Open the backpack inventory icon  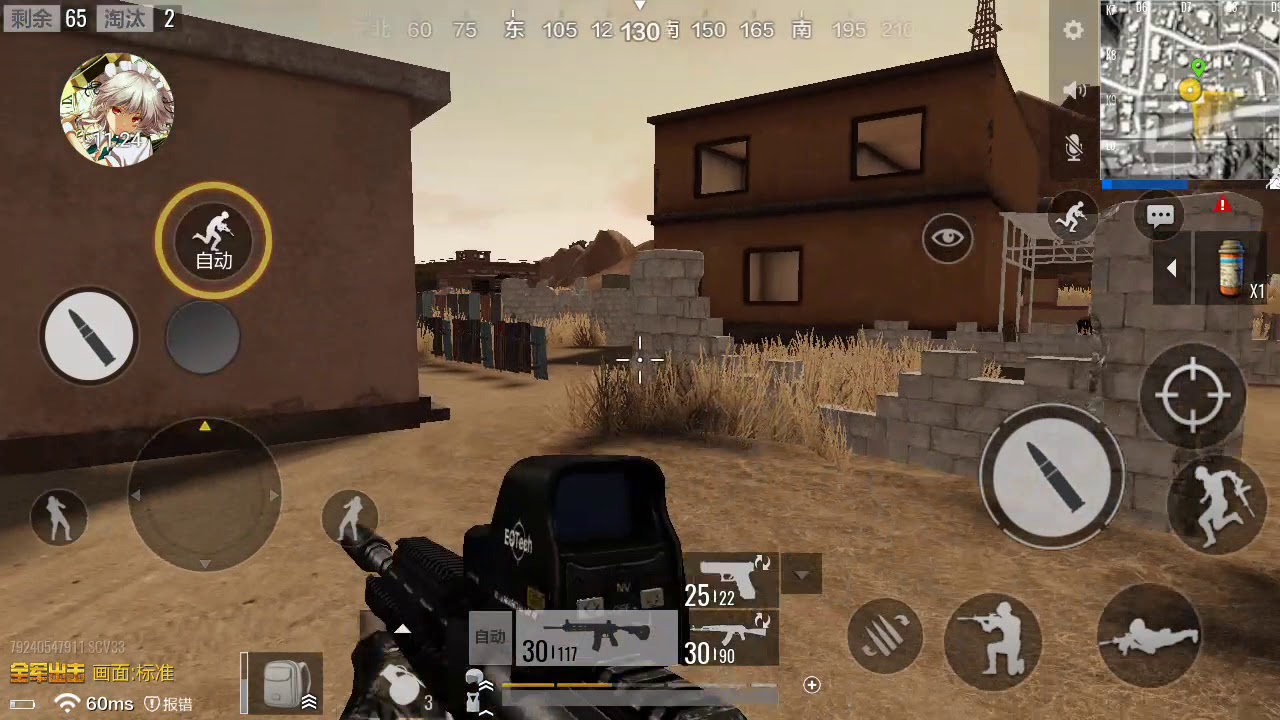pos(283,682)
